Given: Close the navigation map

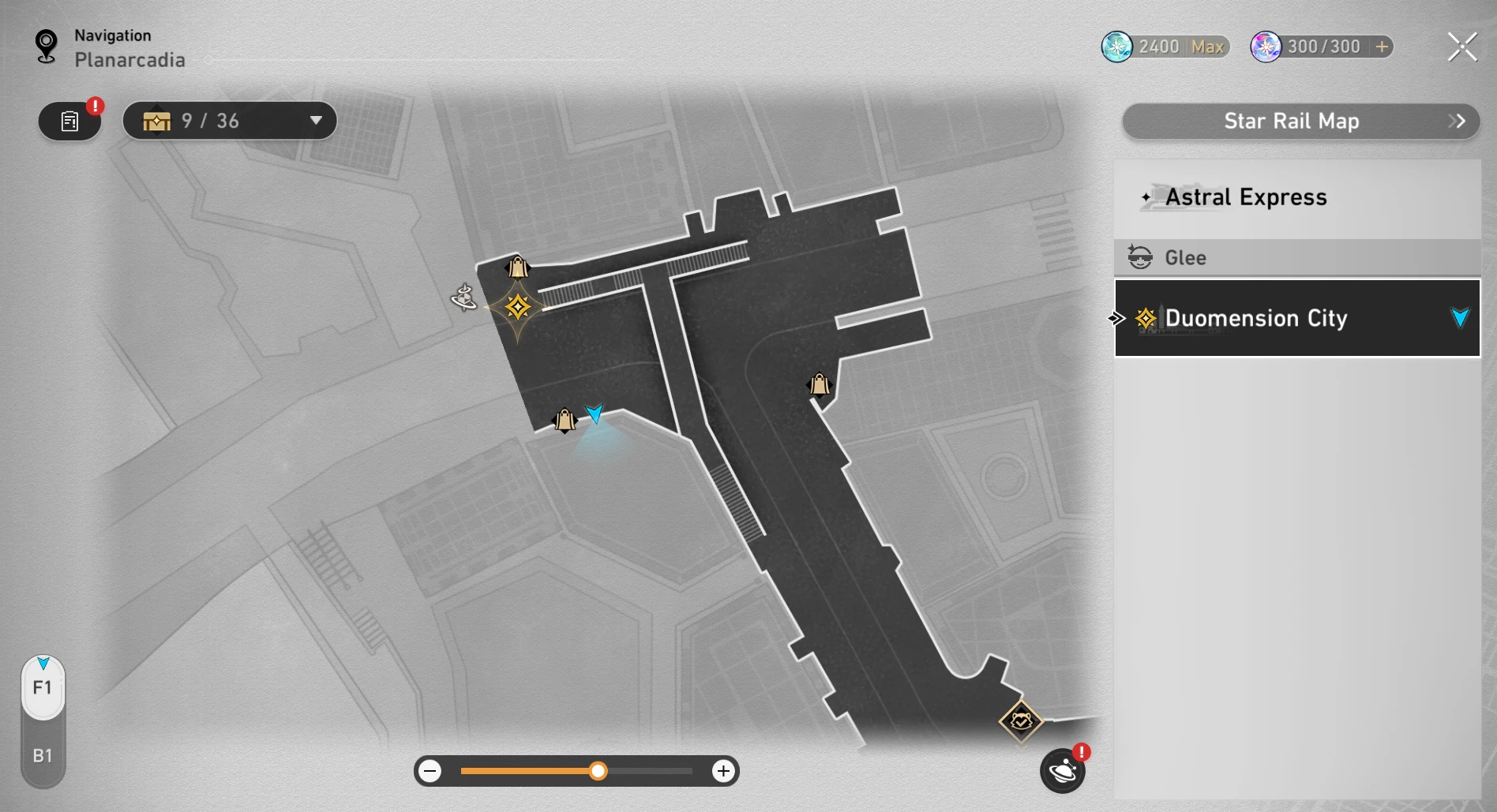Looking at the screenshot, I should [x=1461, y=47].
